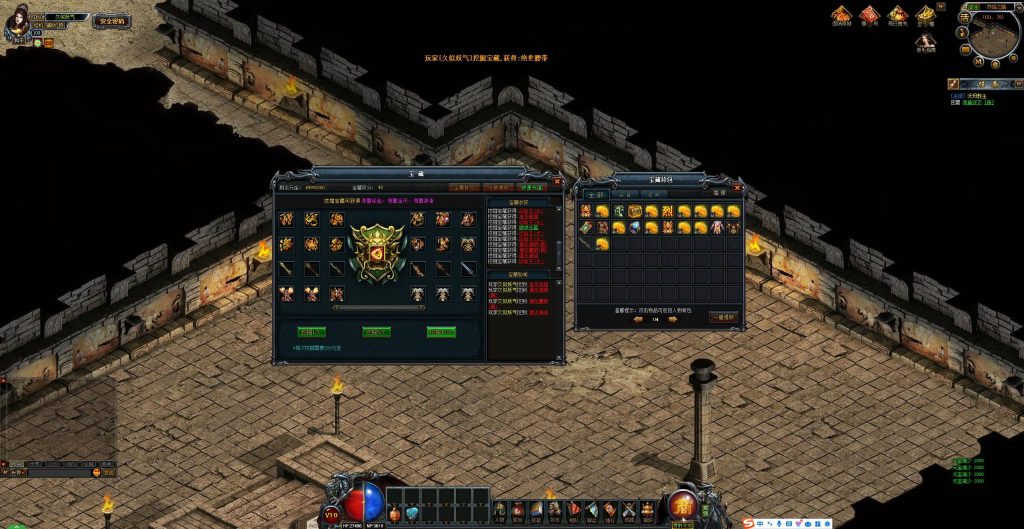Use the red potion hotbar slot
This screenshot has height=529, width=1024.
(395, 513)
